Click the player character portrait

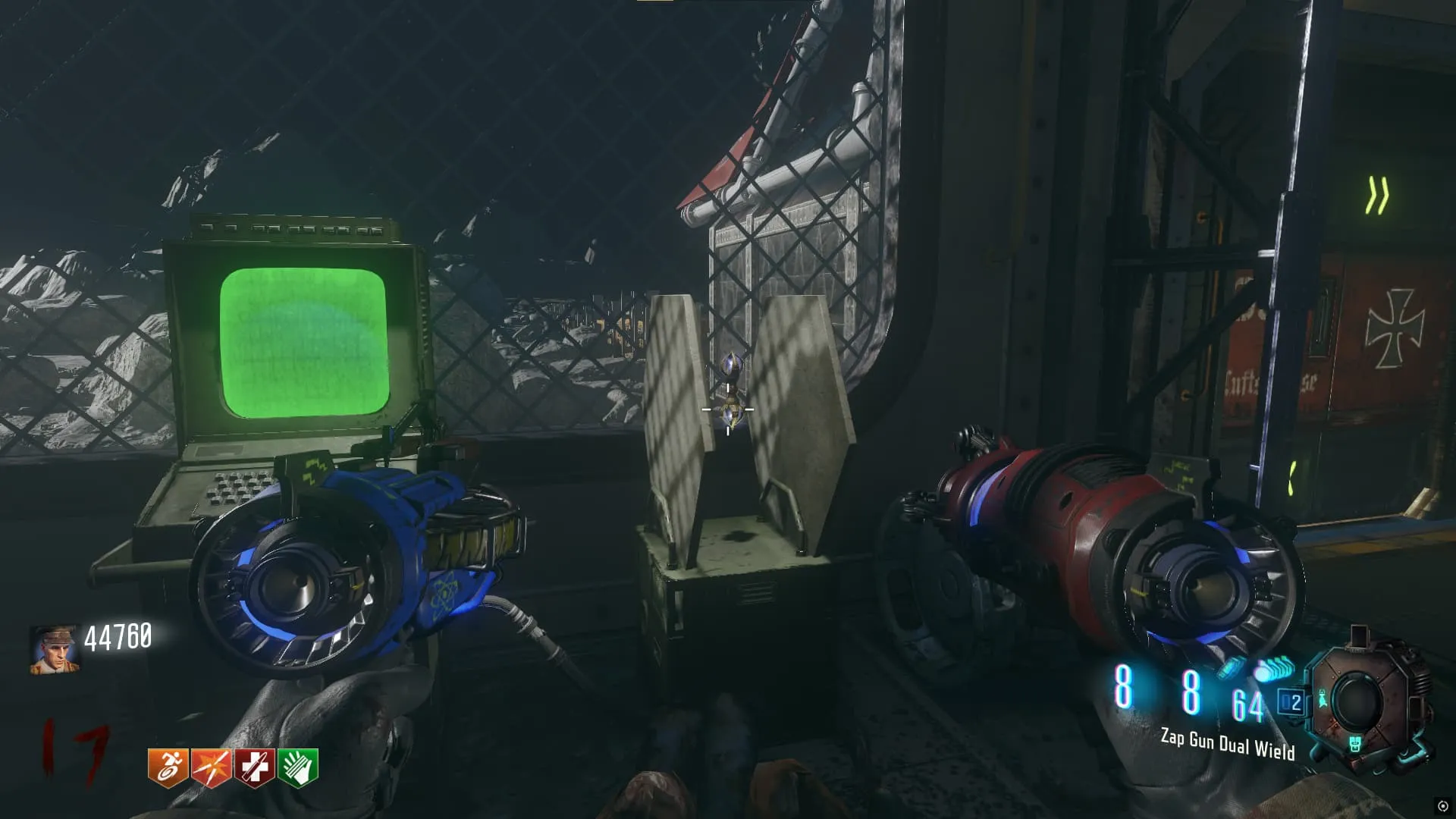point(54,650)
